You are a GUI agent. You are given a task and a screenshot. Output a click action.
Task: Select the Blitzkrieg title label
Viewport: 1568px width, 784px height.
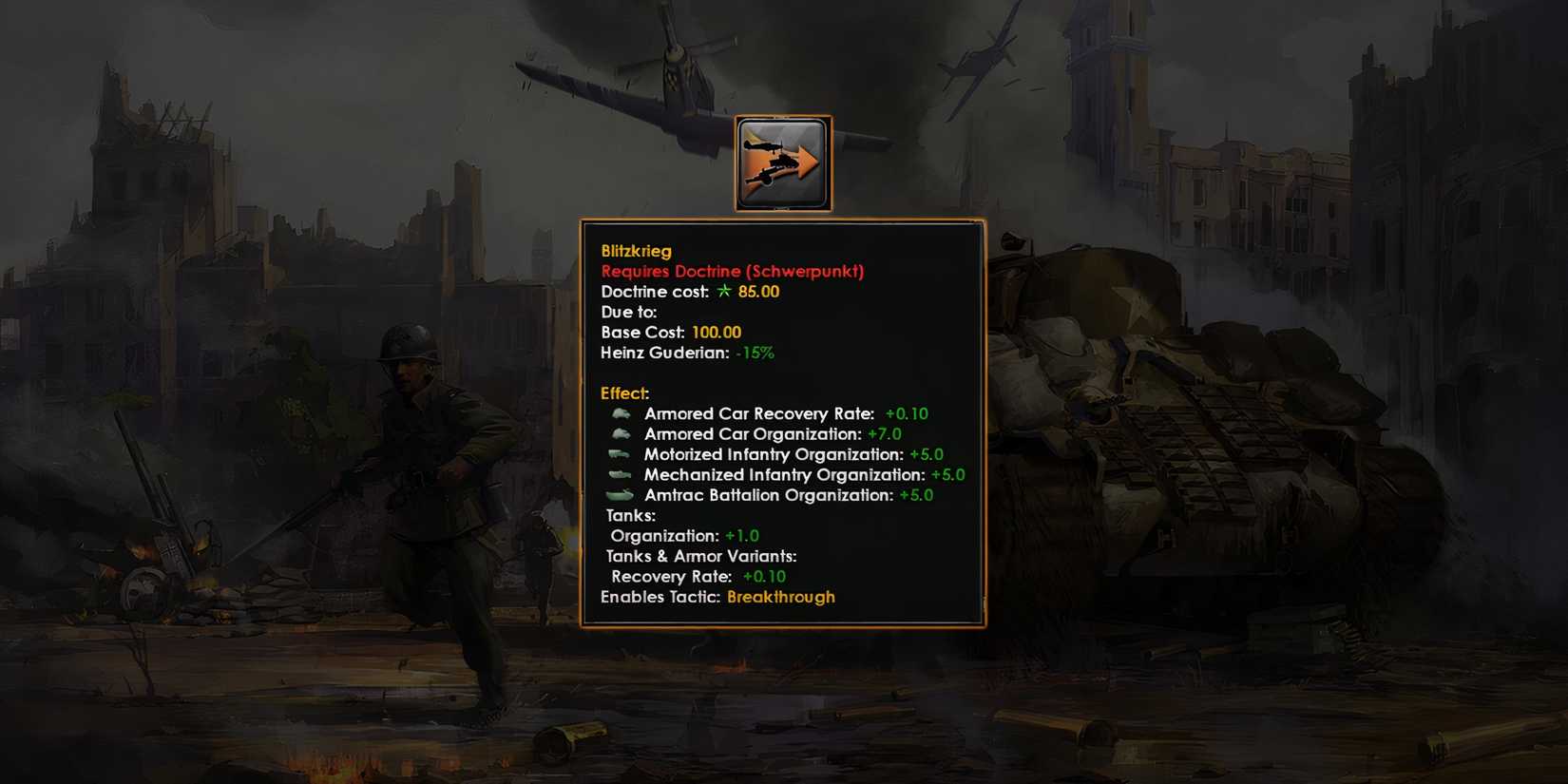click(x=636, y=251)
